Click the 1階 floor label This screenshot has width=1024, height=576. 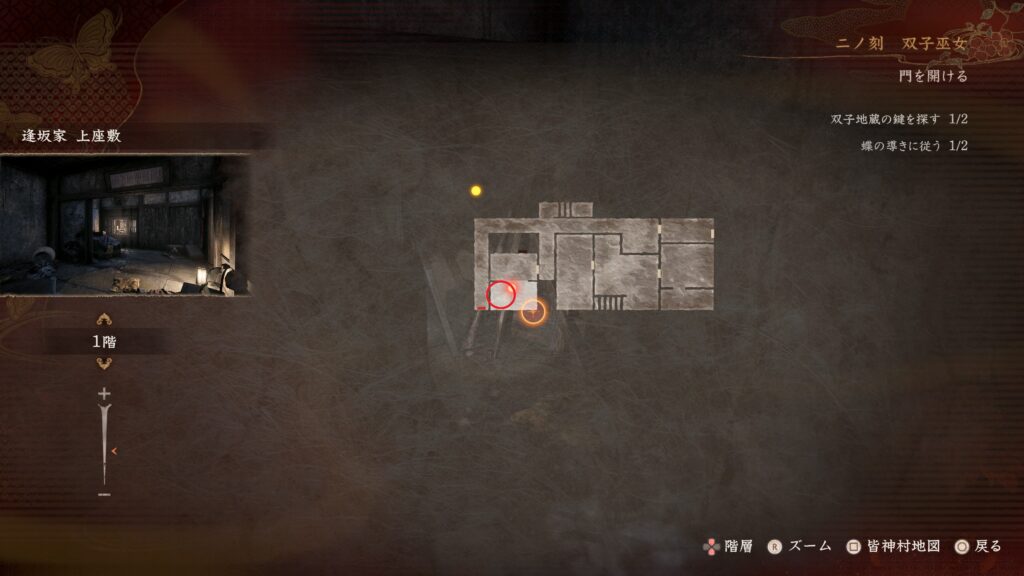click(x=104, y=342)
